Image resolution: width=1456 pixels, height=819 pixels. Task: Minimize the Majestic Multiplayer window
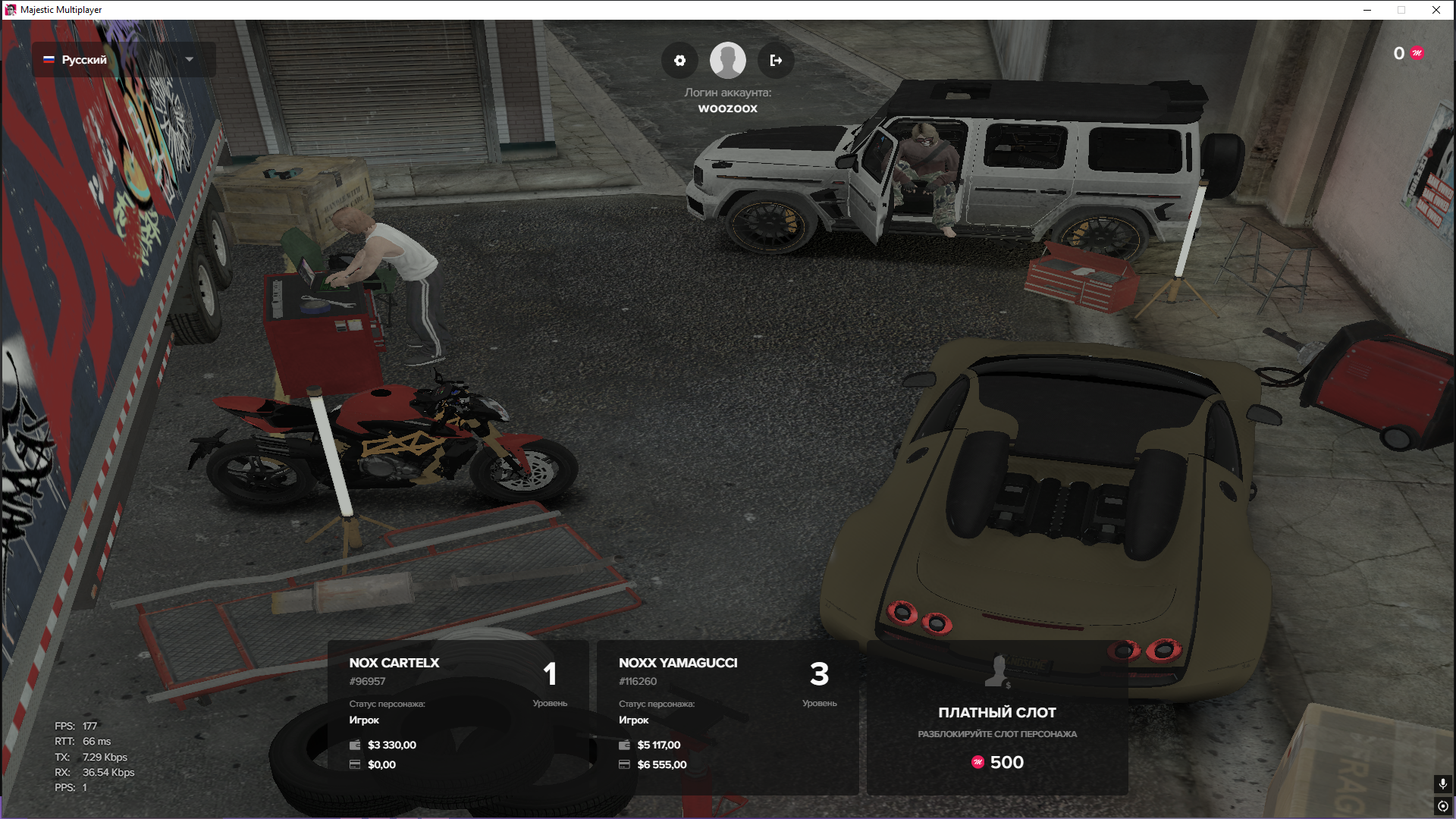coord(1367,10)
